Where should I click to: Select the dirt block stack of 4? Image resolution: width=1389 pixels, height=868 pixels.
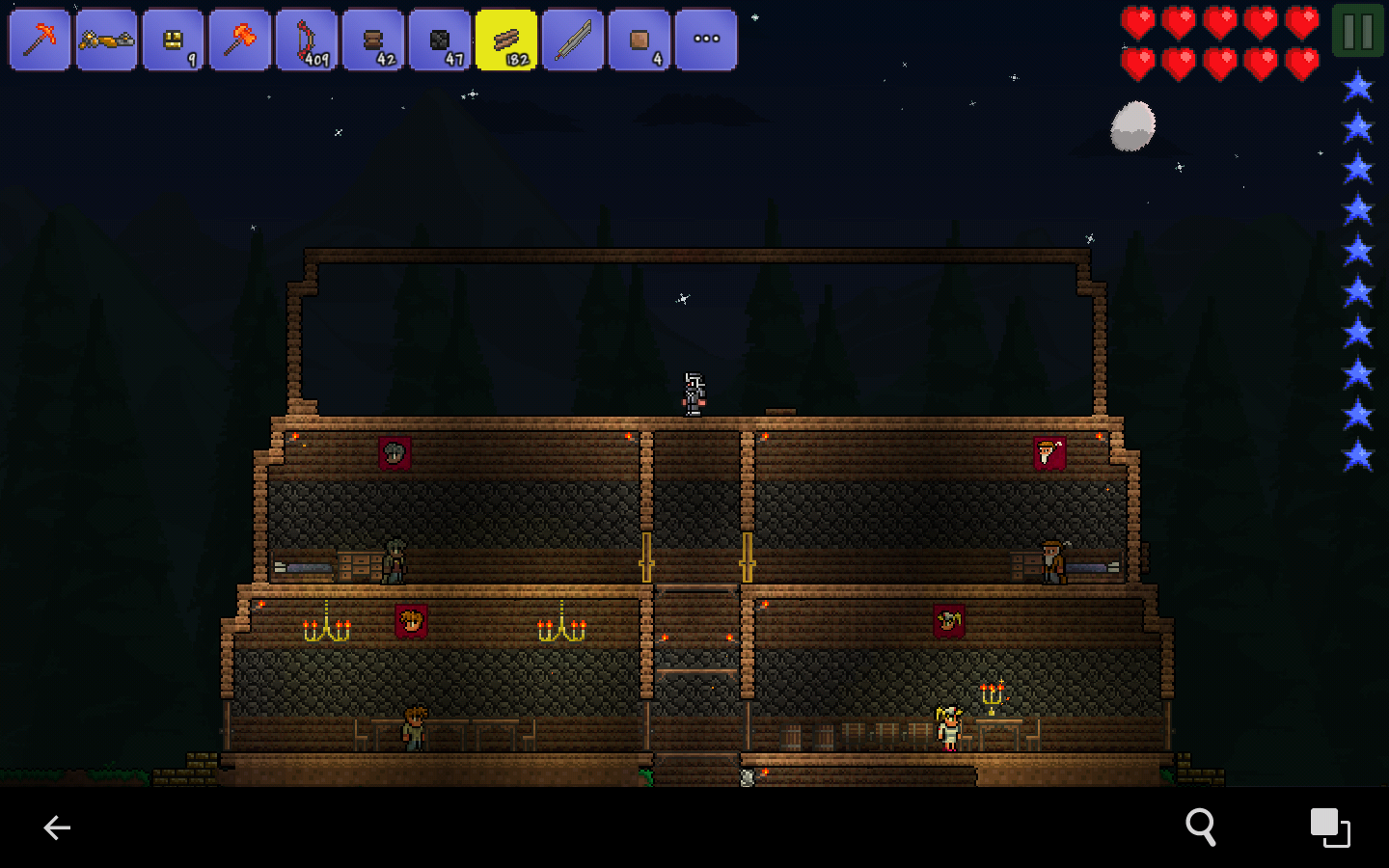pyautogui.click(x=639, y=40)
